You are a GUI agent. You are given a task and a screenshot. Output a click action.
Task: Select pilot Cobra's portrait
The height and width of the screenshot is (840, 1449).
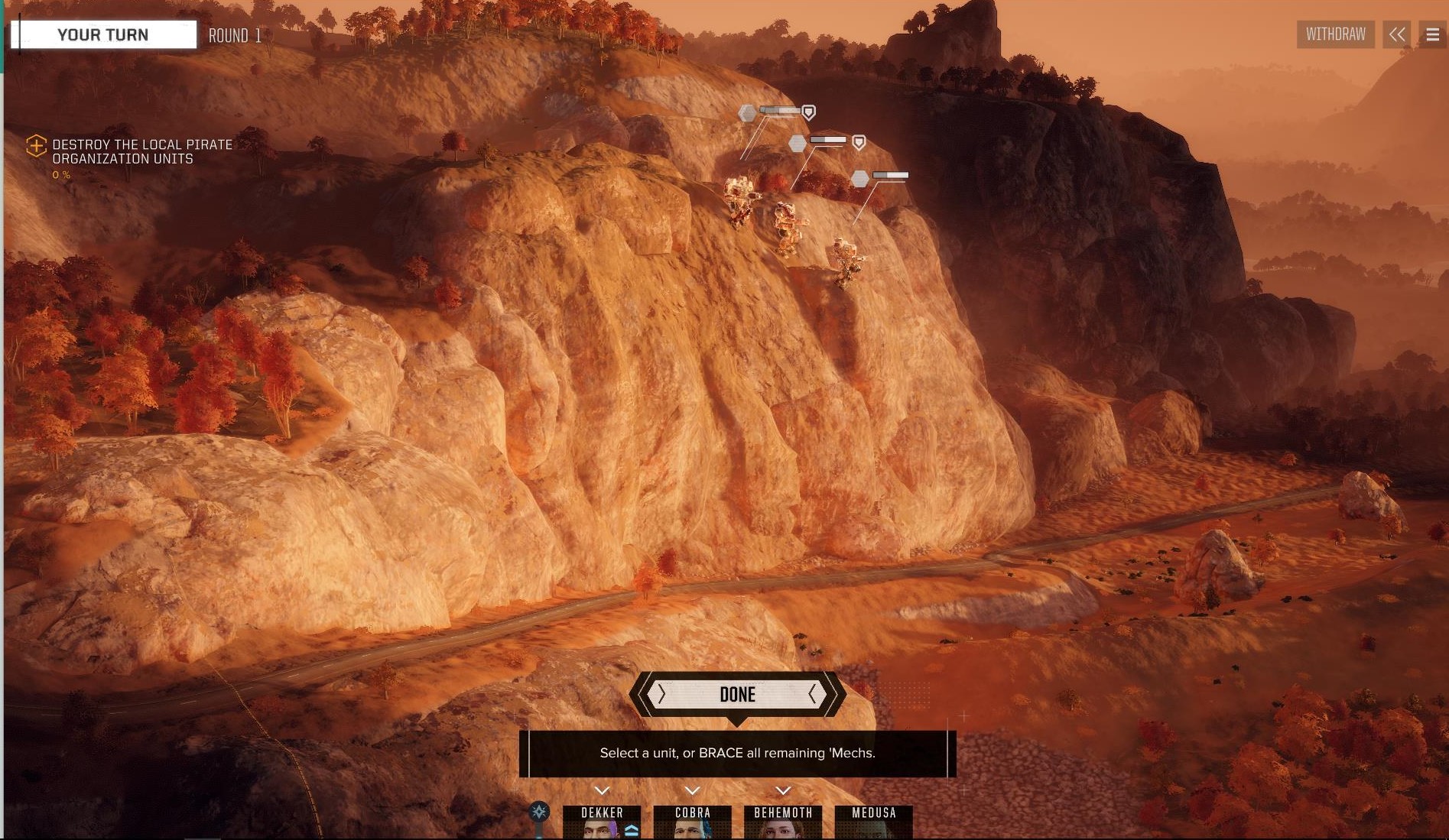click(692, 822)
